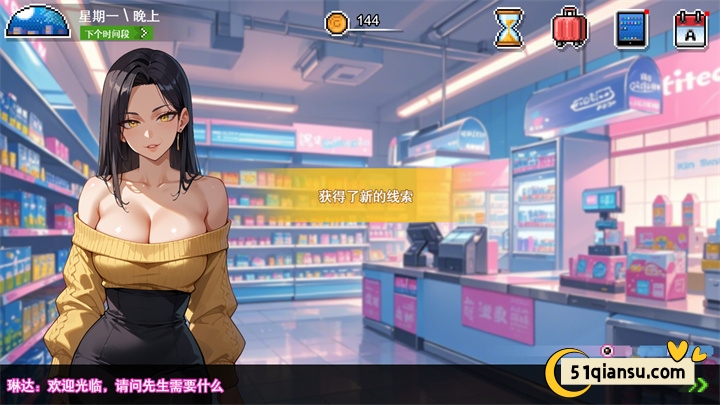Click the igloo location icon
This screenshot has height=405, width=720.
click(x=39, y=19)
